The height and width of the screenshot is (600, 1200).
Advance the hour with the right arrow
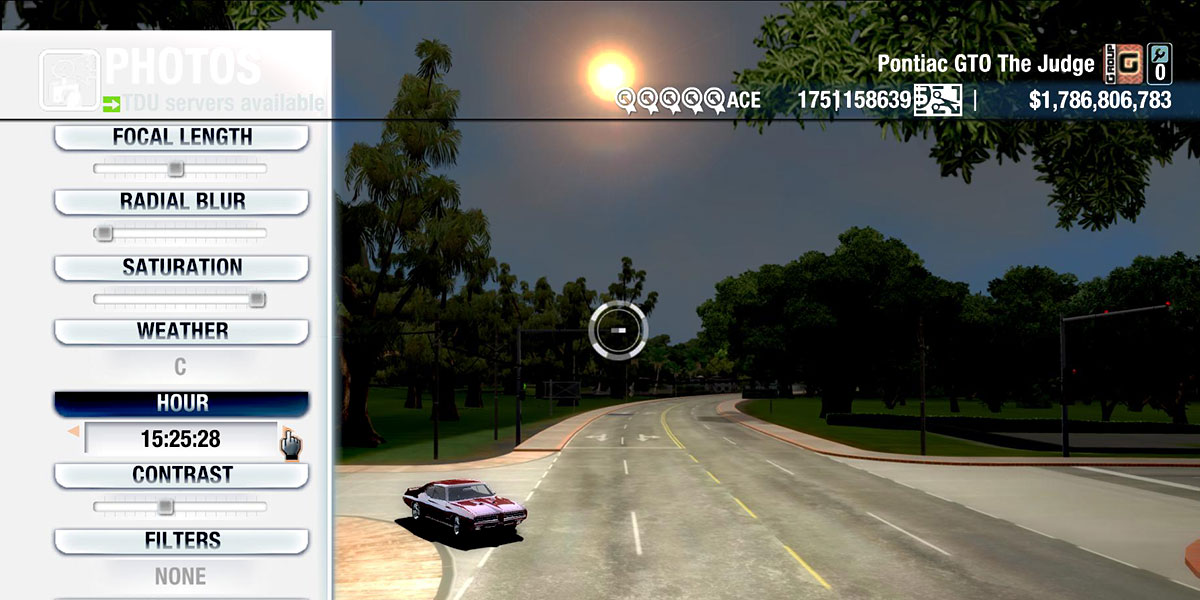pyautogui.click(x=286, y=433)
